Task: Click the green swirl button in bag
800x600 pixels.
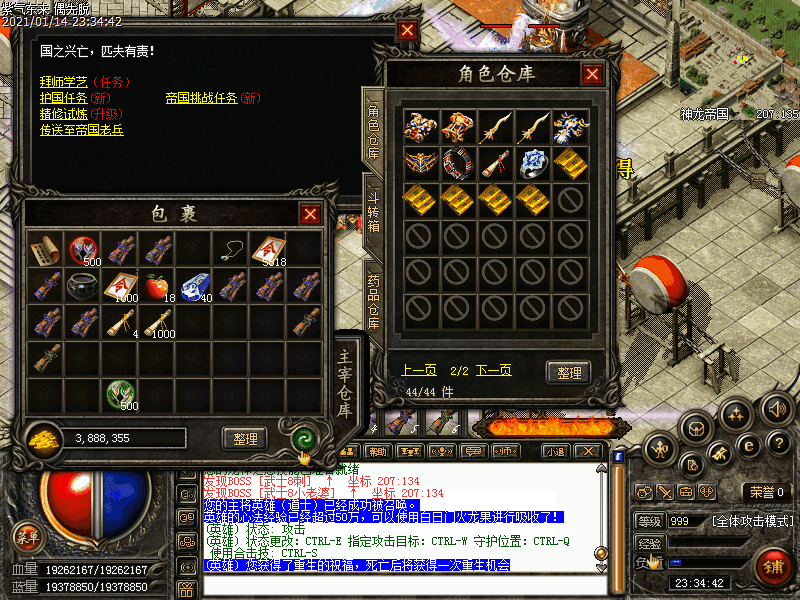Action: tap(302, 438)
